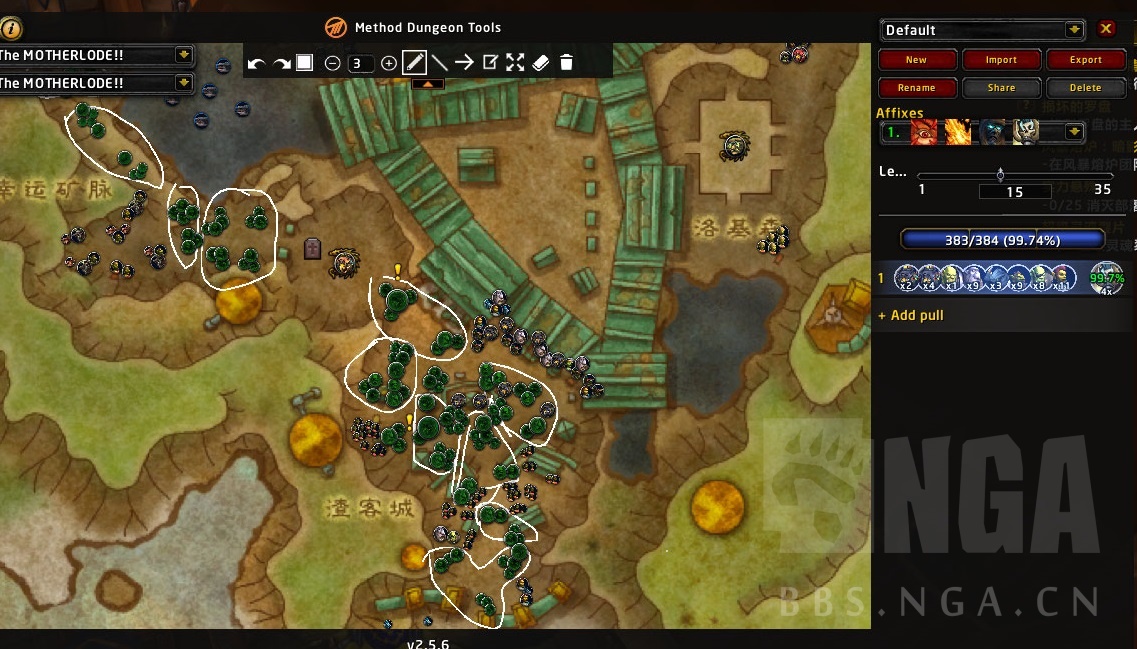This screenshot has width=1137, height=649.
Task: Clear all drawings with trash icon
Action: (x=566, y=63)
